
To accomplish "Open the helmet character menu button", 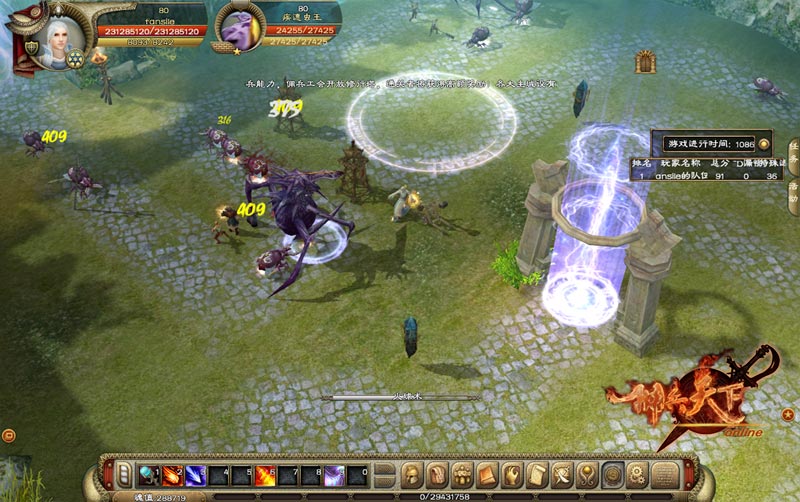I will click(x=412, y=473).
